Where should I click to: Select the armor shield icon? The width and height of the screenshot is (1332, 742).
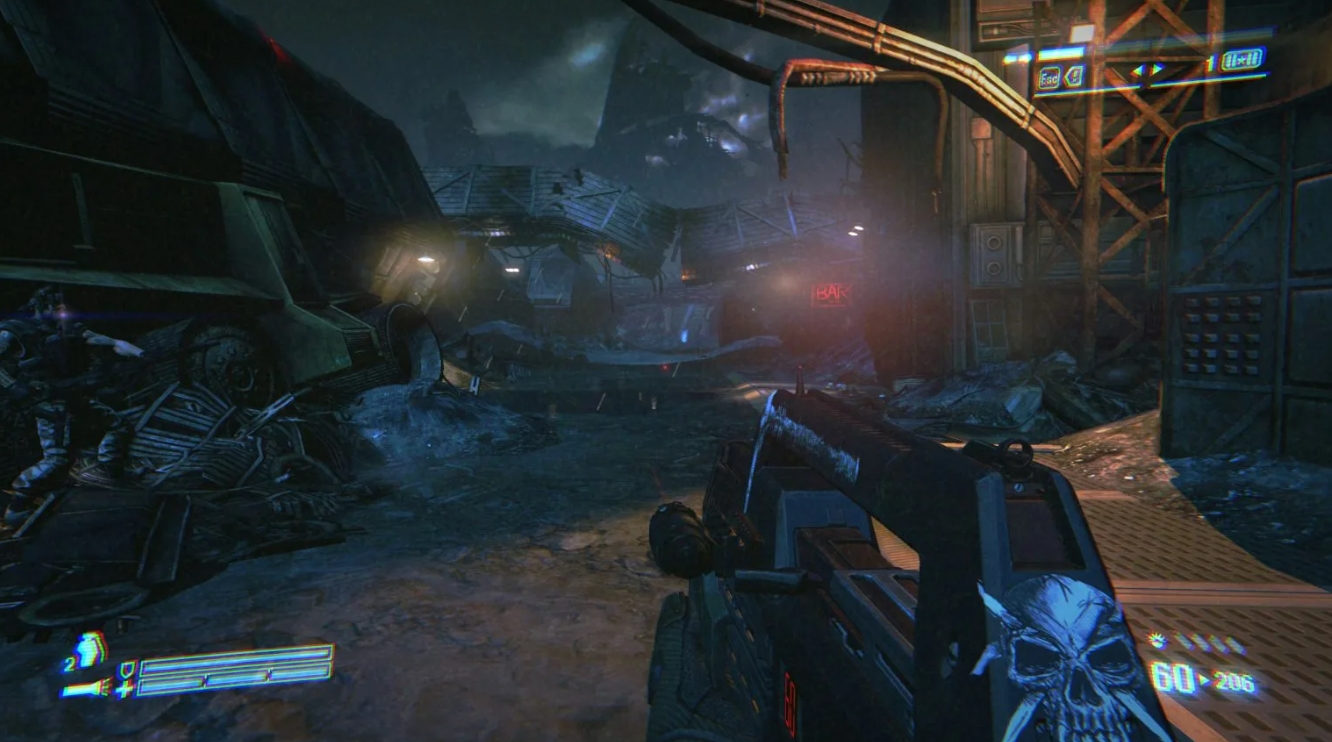tap(127, 667)
